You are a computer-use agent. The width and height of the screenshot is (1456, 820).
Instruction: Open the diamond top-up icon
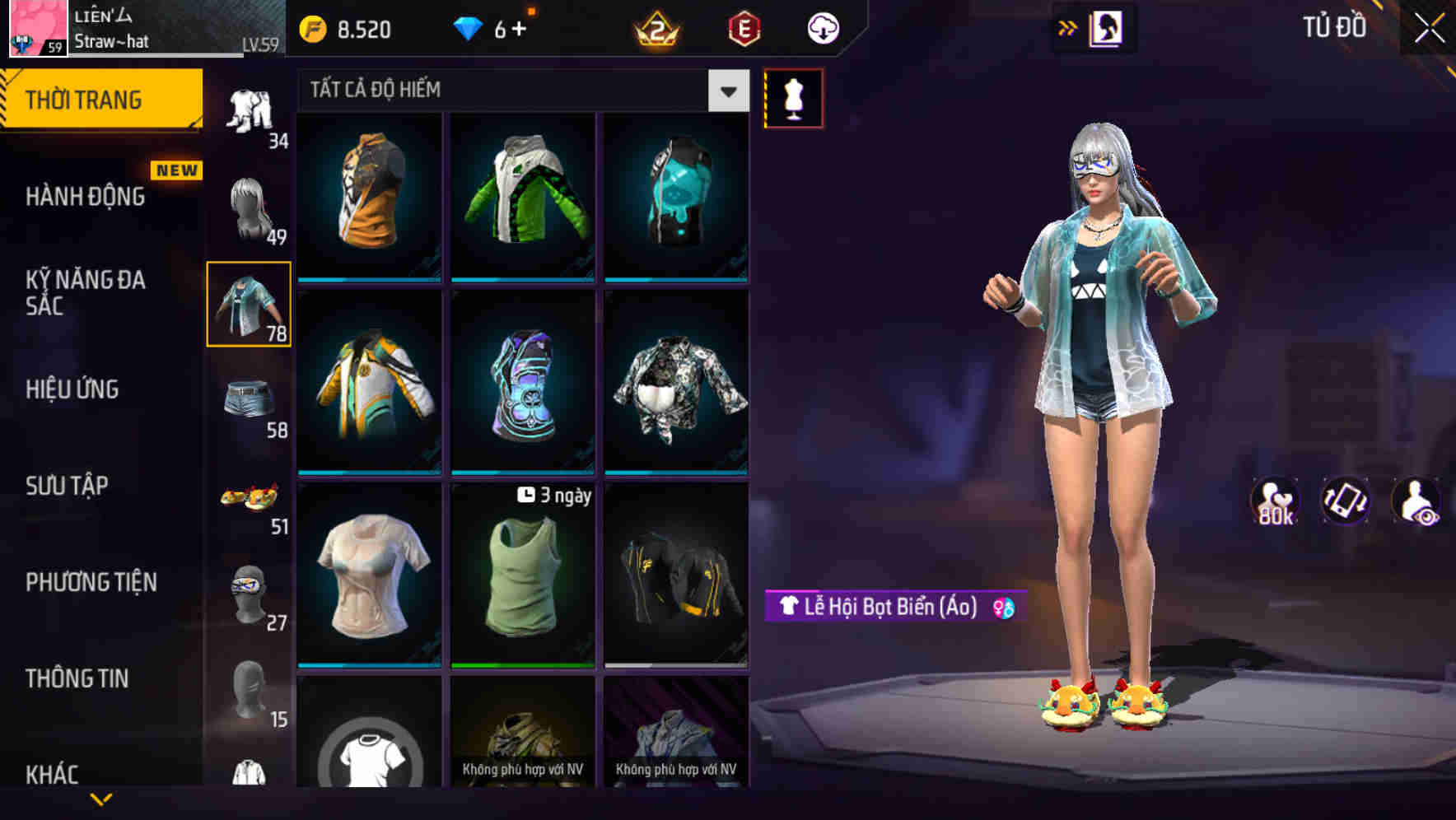click(469, 29)
